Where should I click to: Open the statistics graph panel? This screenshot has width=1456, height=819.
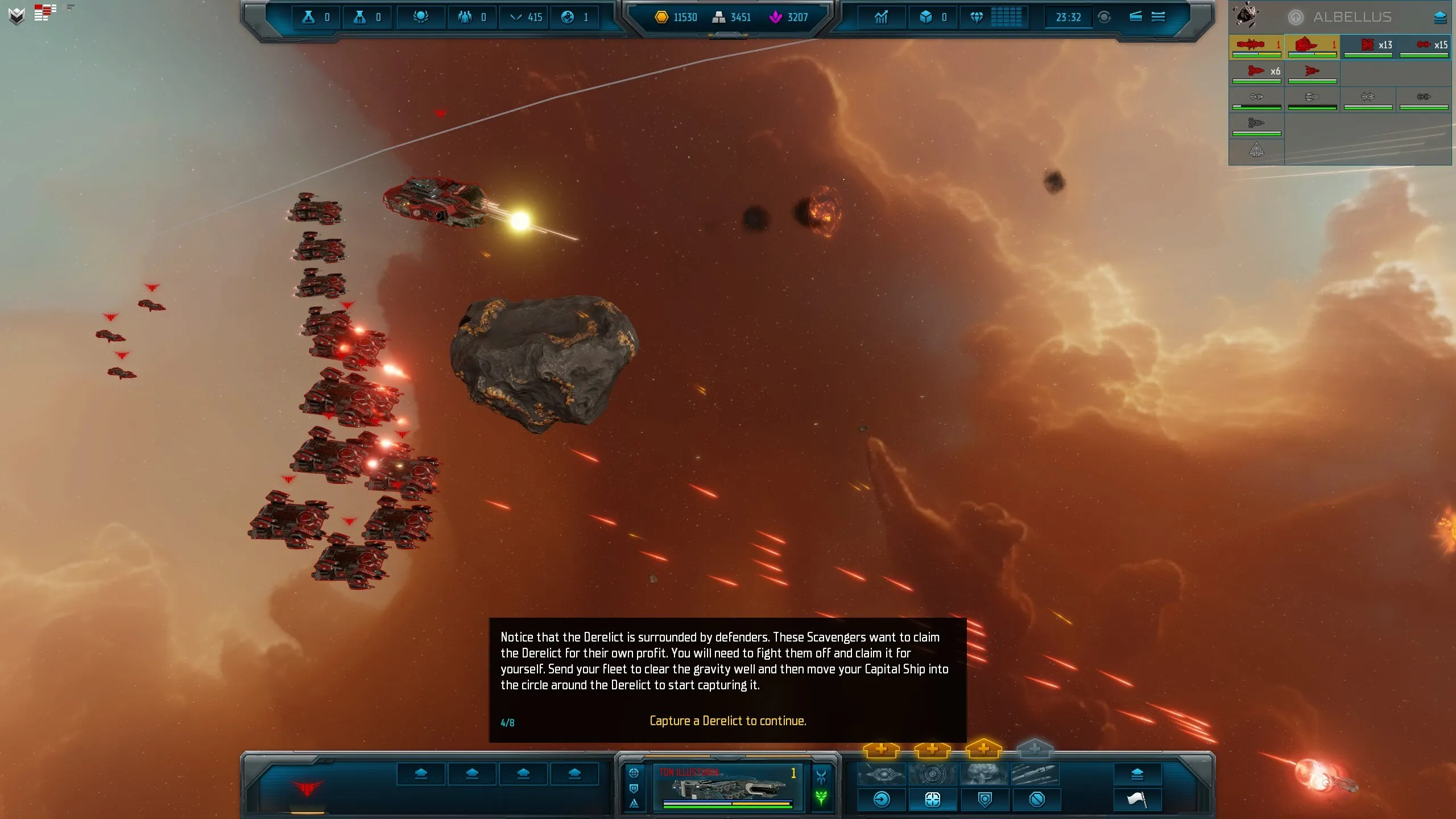881,17
